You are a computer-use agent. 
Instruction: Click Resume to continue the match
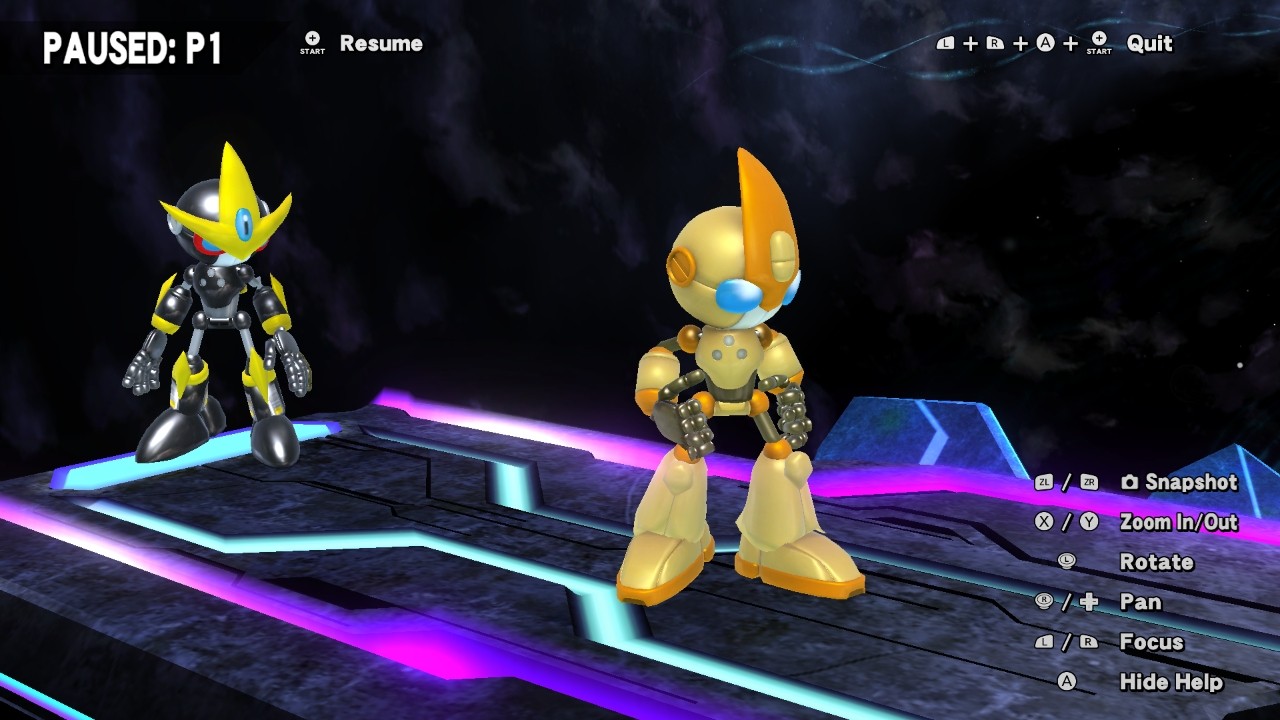click(381, 43)
